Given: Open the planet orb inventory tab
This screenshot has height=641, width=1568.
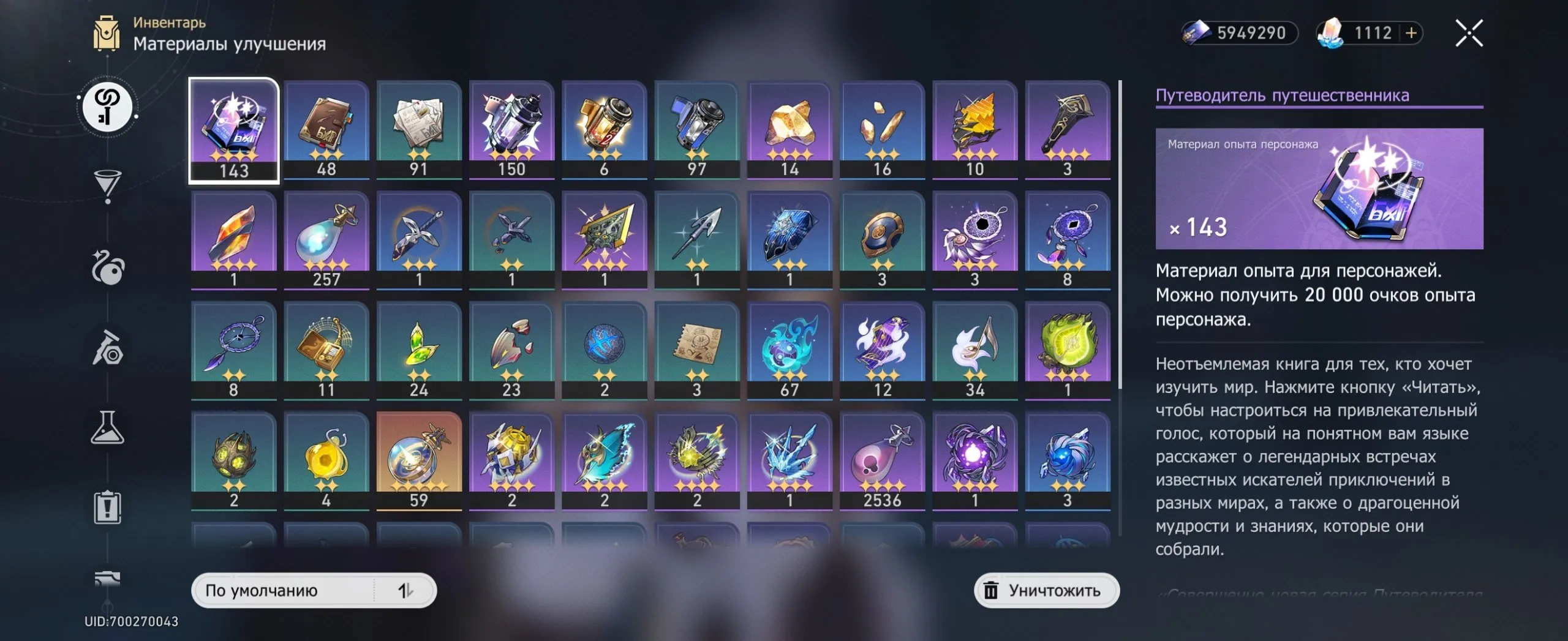Looking at the screenshot, I should pos(107,268).
